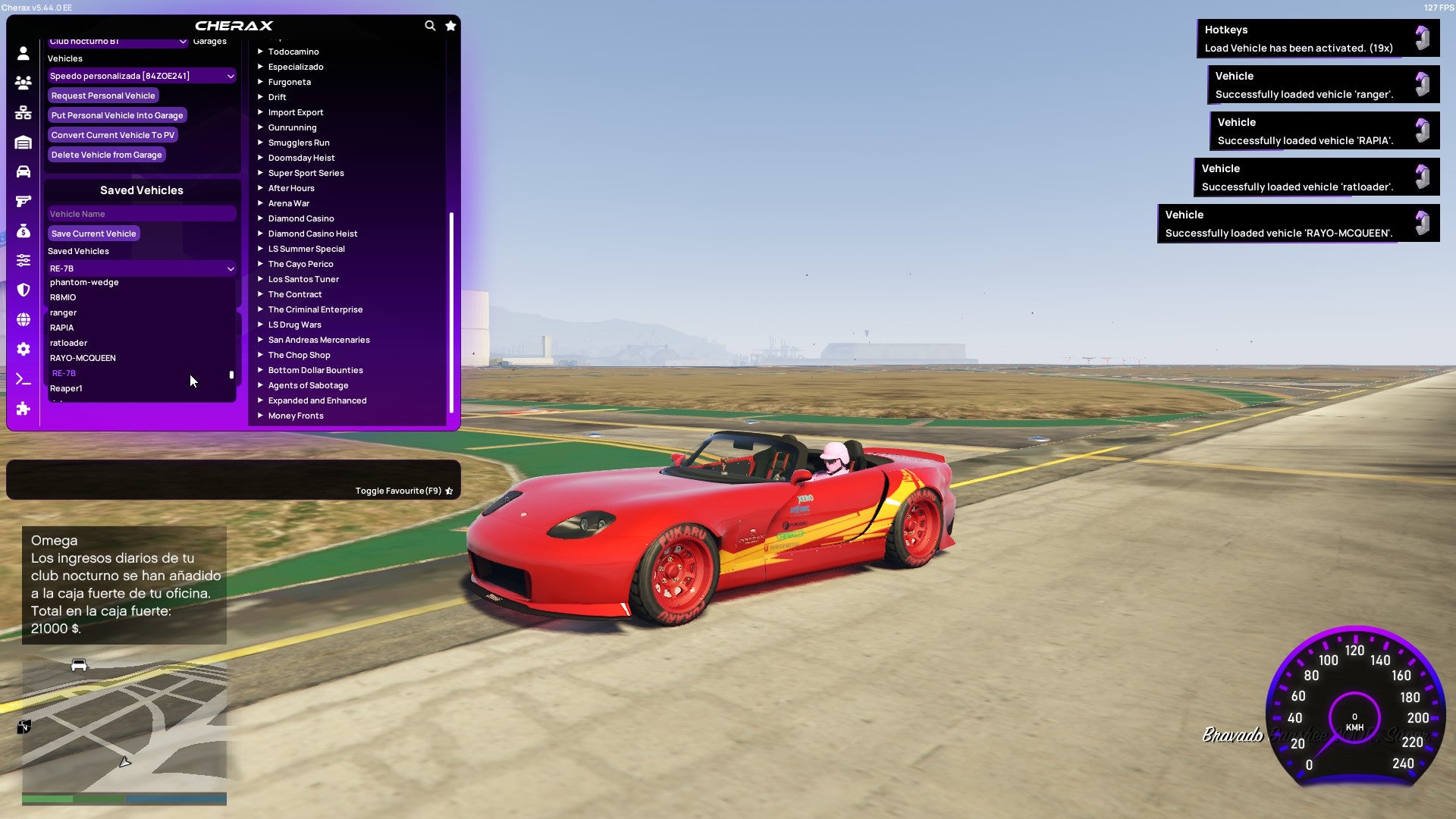Collapse the RE-7B saved vehicles dropdown
1456x819 pixels.
pos(141,268)
